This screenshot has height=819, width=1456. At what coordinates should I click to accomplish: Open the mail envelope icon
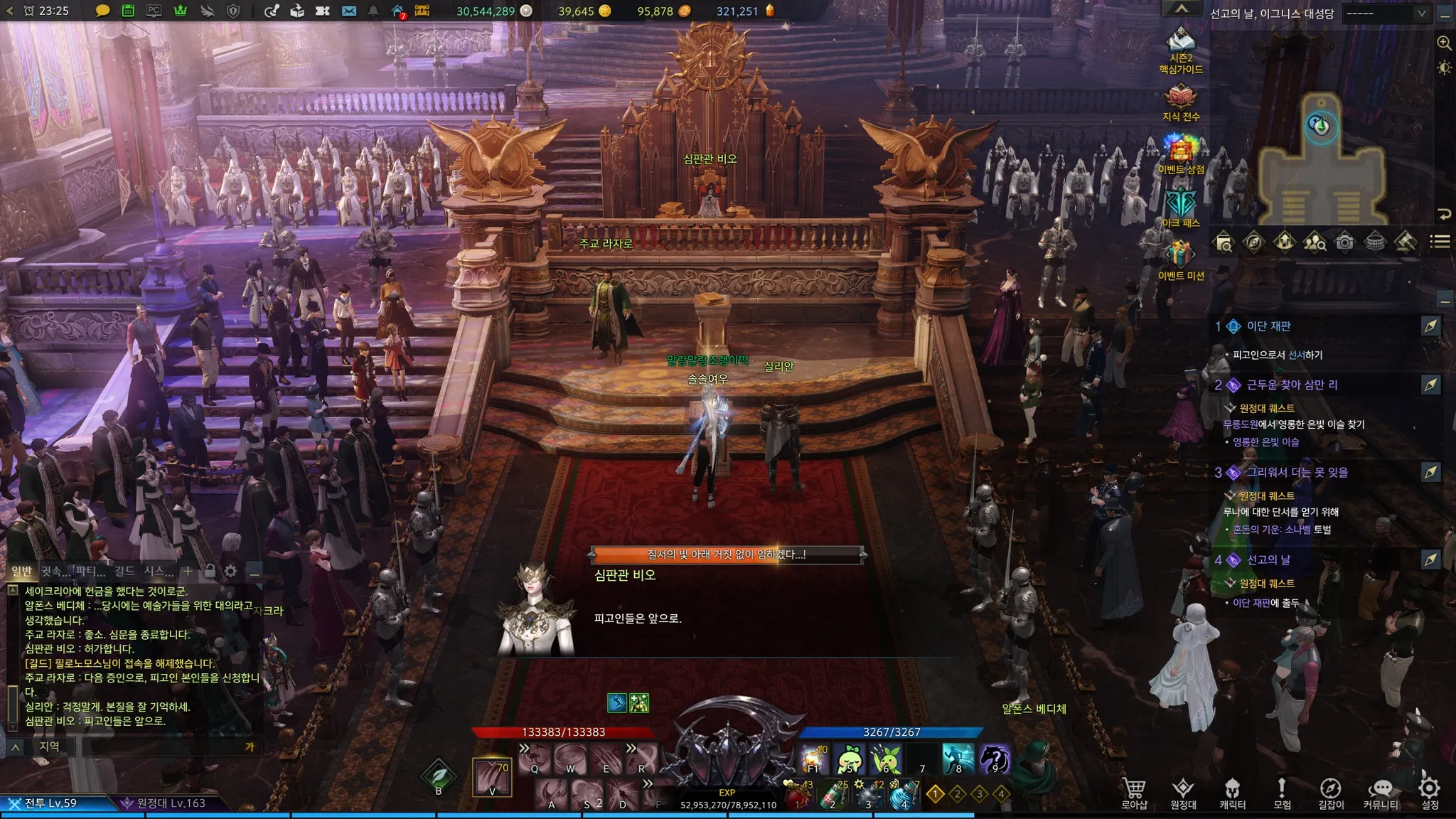[348, 11]
